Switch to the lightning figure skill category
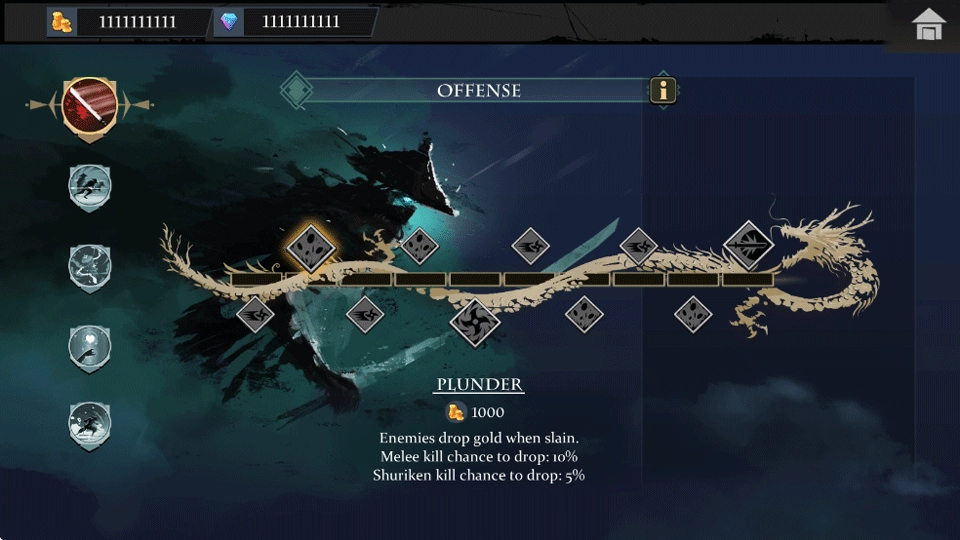Screen dimensions: 960x540 (x=90, y=266)
